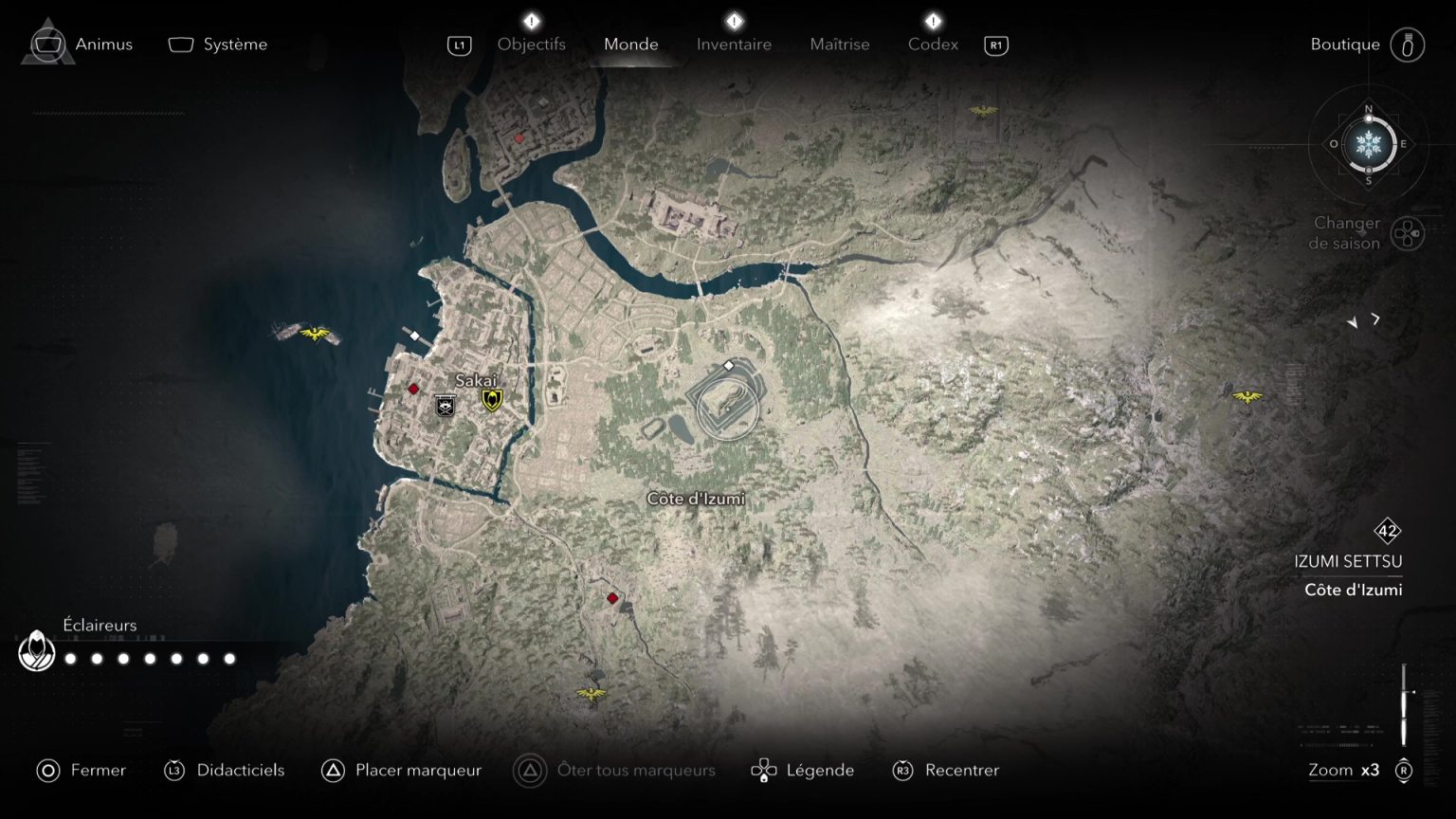1456x819 pixels.
Task: Click the right chevron below the compass
Action: click(1375, 320)
